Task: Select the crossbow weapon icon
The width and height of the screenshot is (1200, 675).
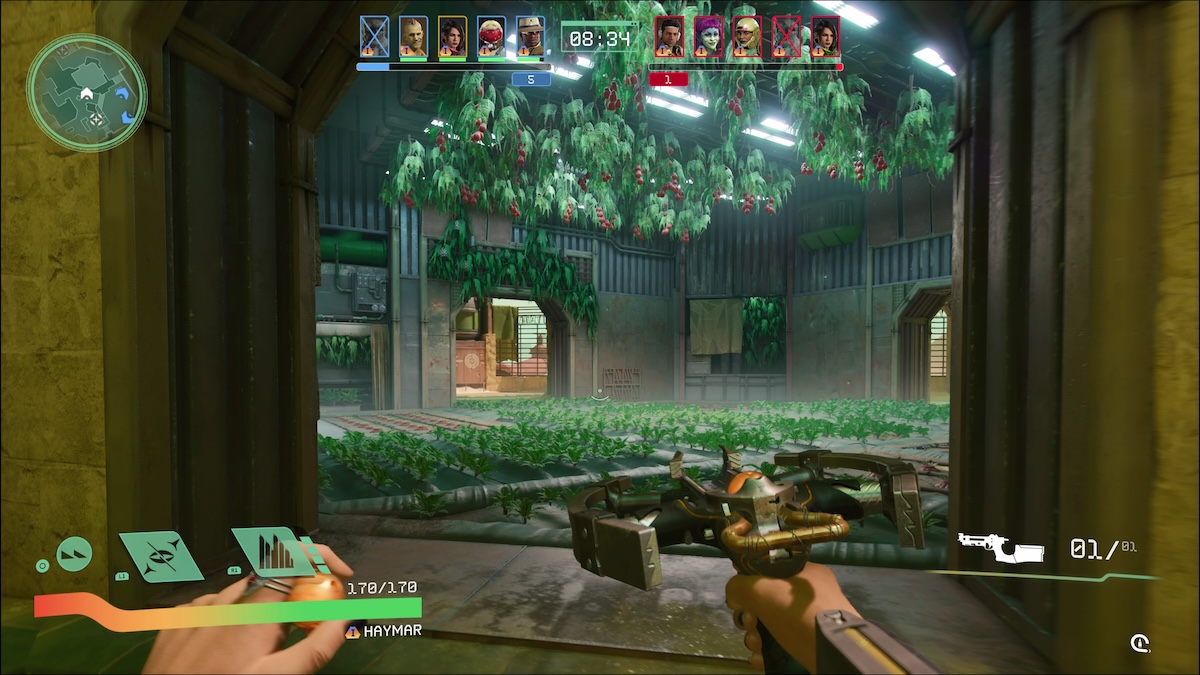Action: [x=1000, y=547]
